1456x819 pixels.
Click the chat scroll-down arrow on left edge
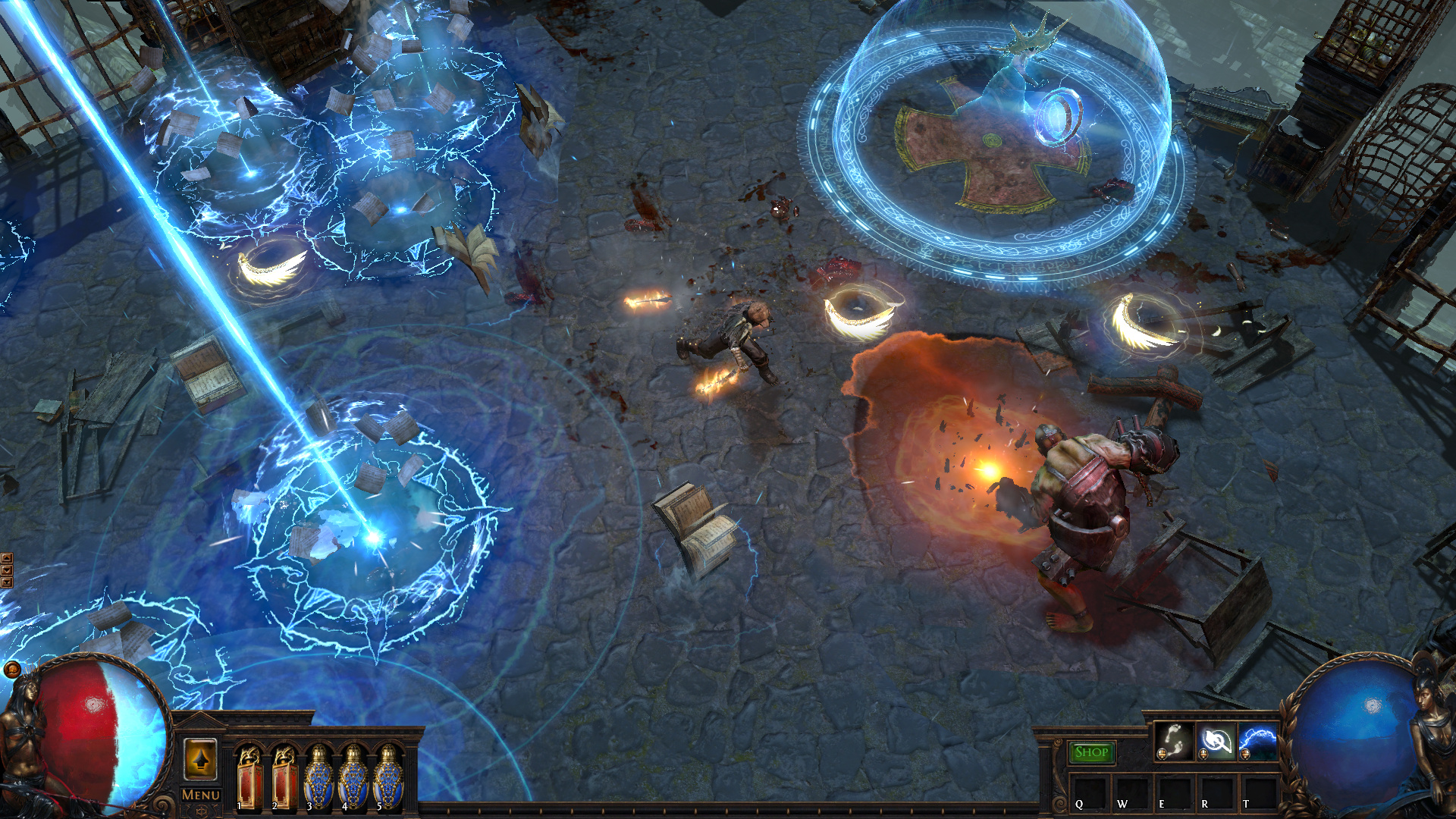7,570
